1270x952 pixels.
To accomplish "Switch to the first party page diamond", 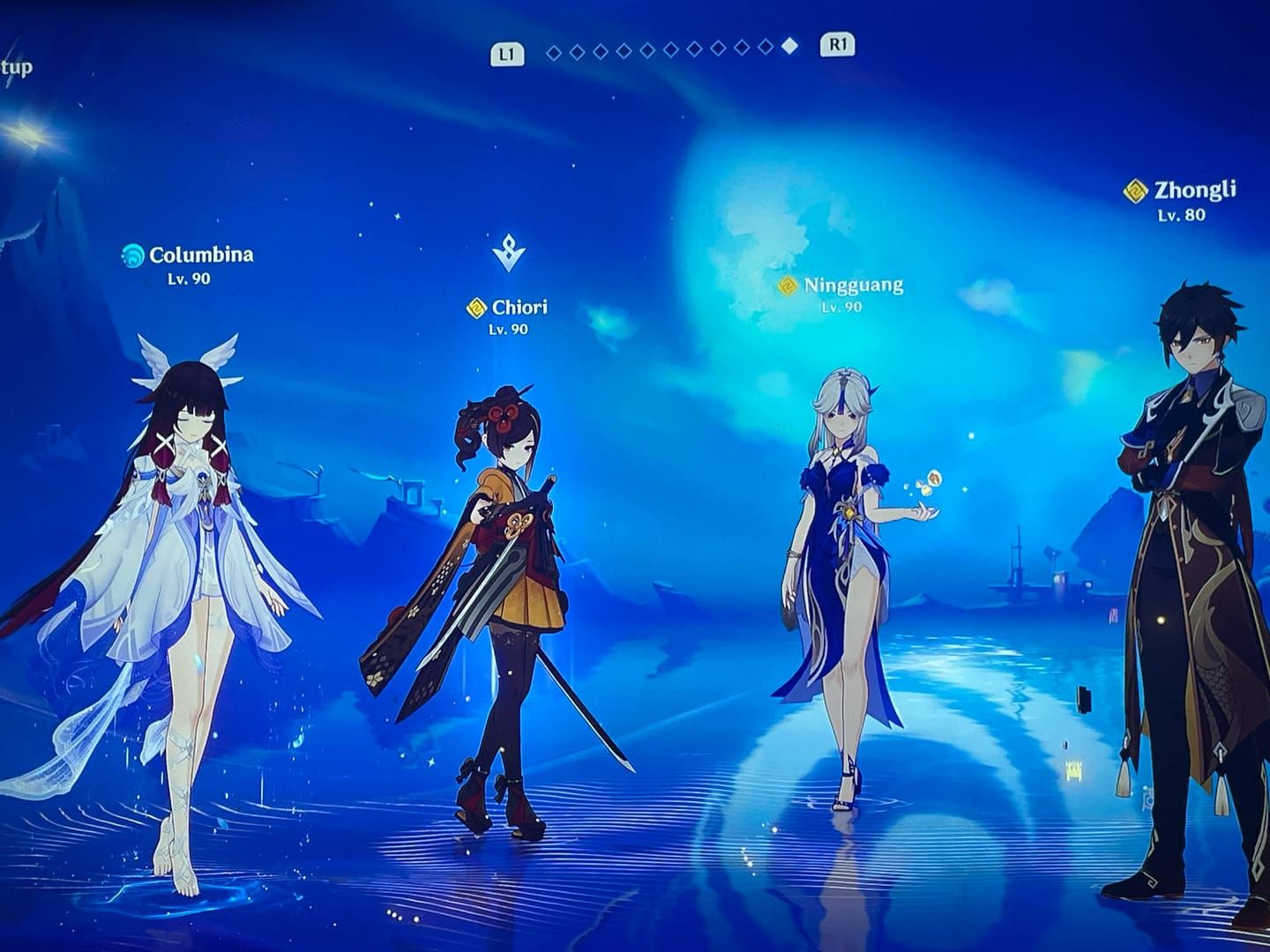I will click(554, 53).
